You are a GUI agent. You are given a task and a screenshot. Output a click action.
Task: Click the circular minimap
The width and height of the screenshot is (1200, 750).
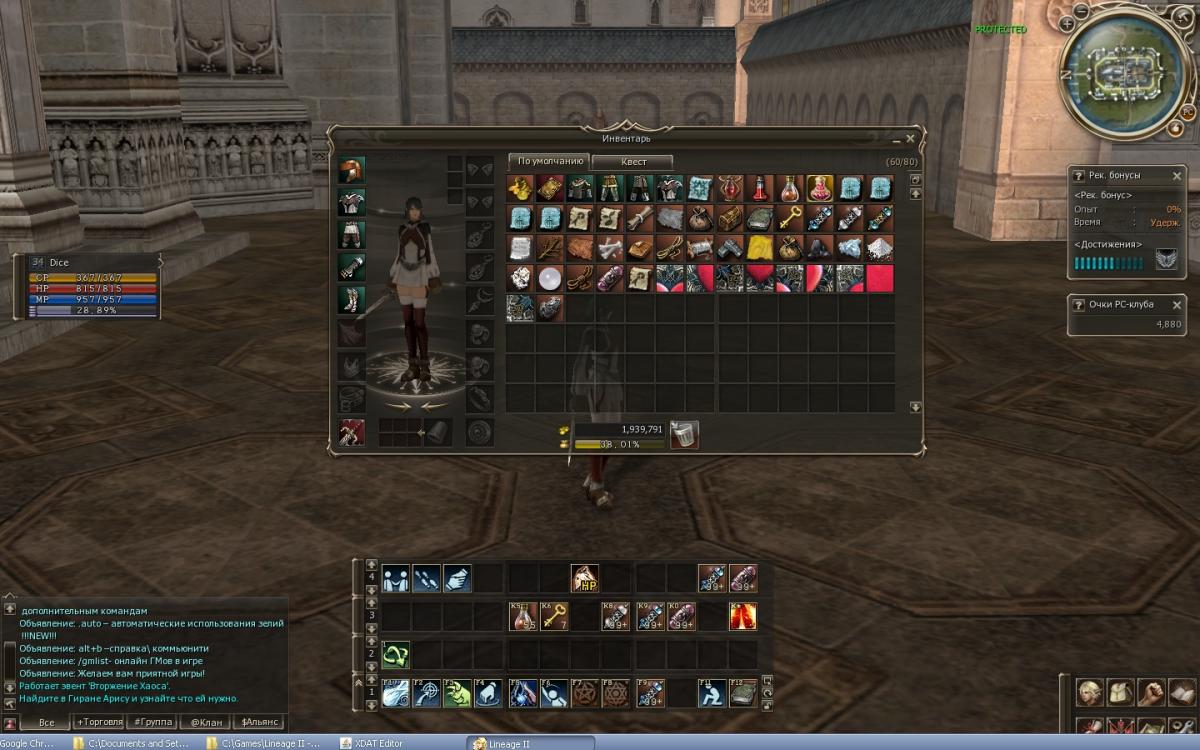coord(1125,70)
